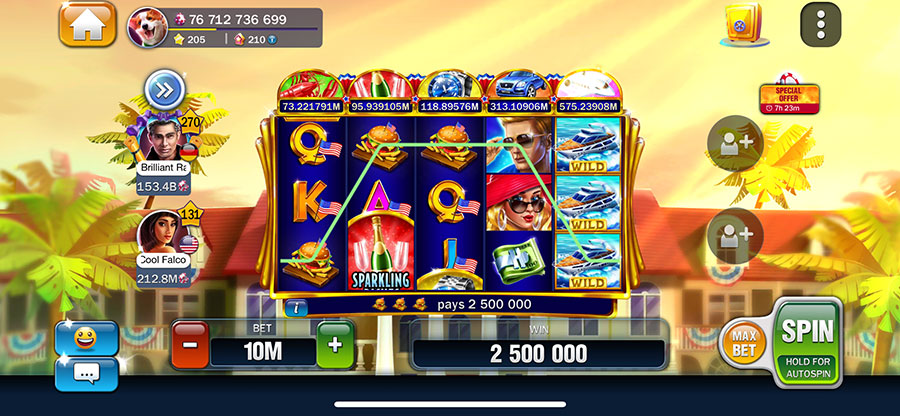Open the three-dot options menu
Viewport: 900px width, 416px height.
(x=820, y=24)
